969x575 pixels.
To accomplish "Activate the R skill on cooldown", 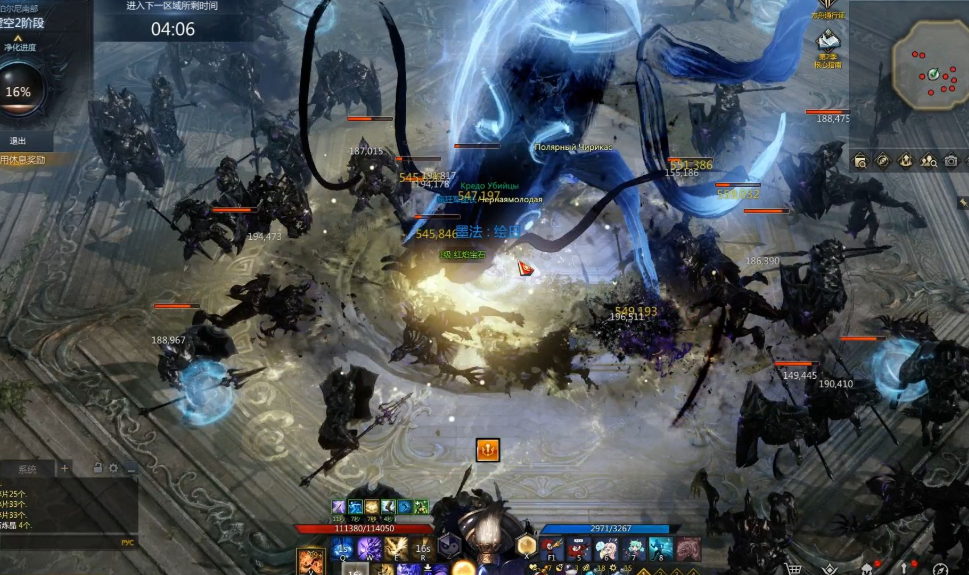I will [422, 548].
